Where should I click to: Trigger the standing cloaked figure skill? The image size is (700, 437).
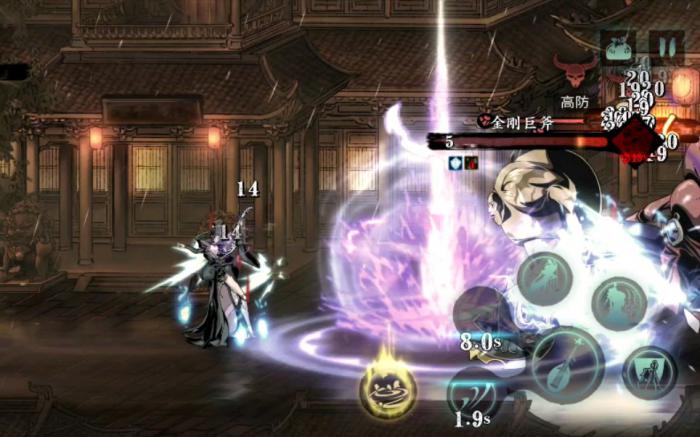(x=618, y=304)
